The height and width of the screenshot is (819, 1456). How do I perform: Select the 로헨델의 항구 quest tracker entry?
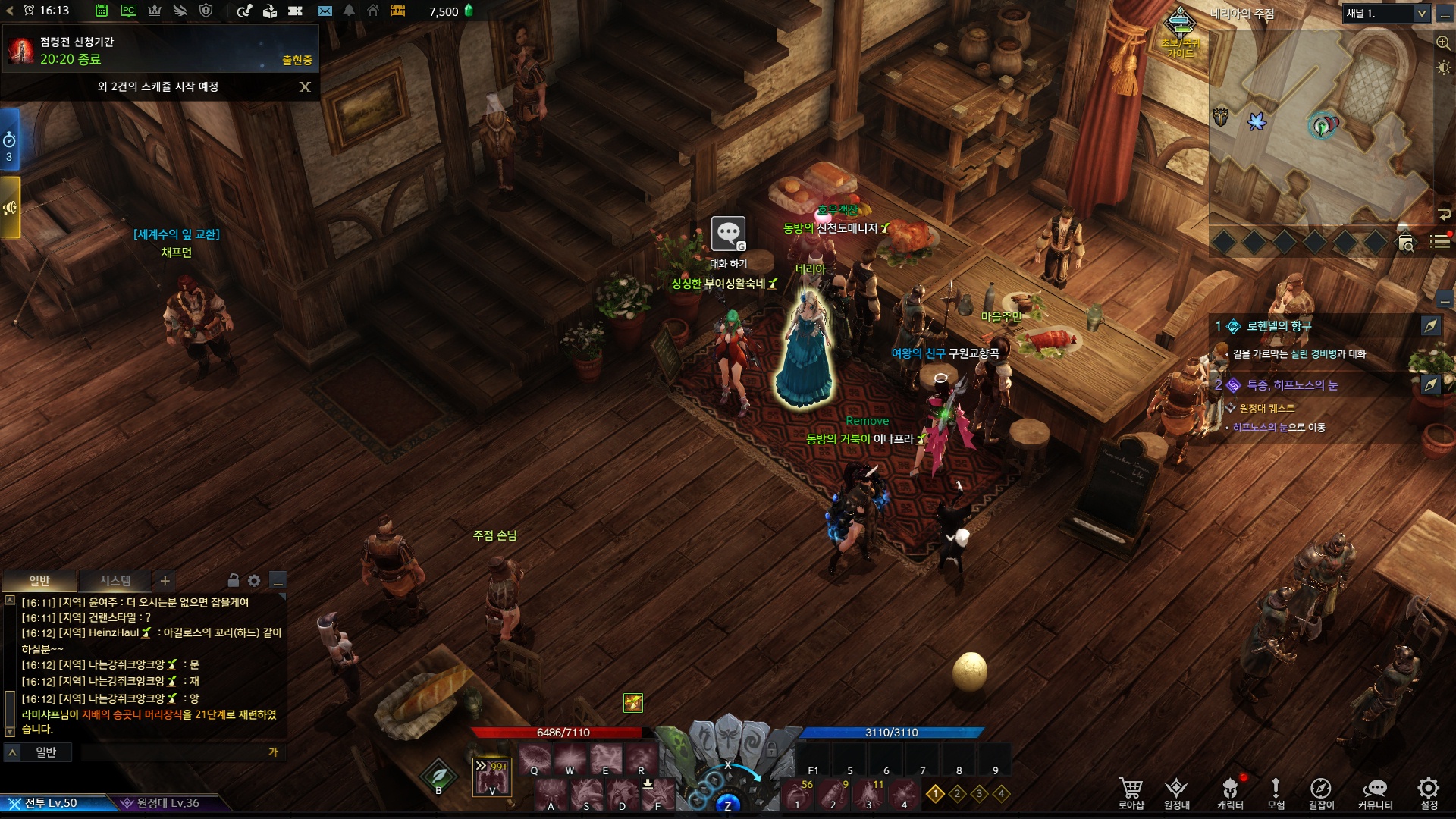pos(1279,326)
